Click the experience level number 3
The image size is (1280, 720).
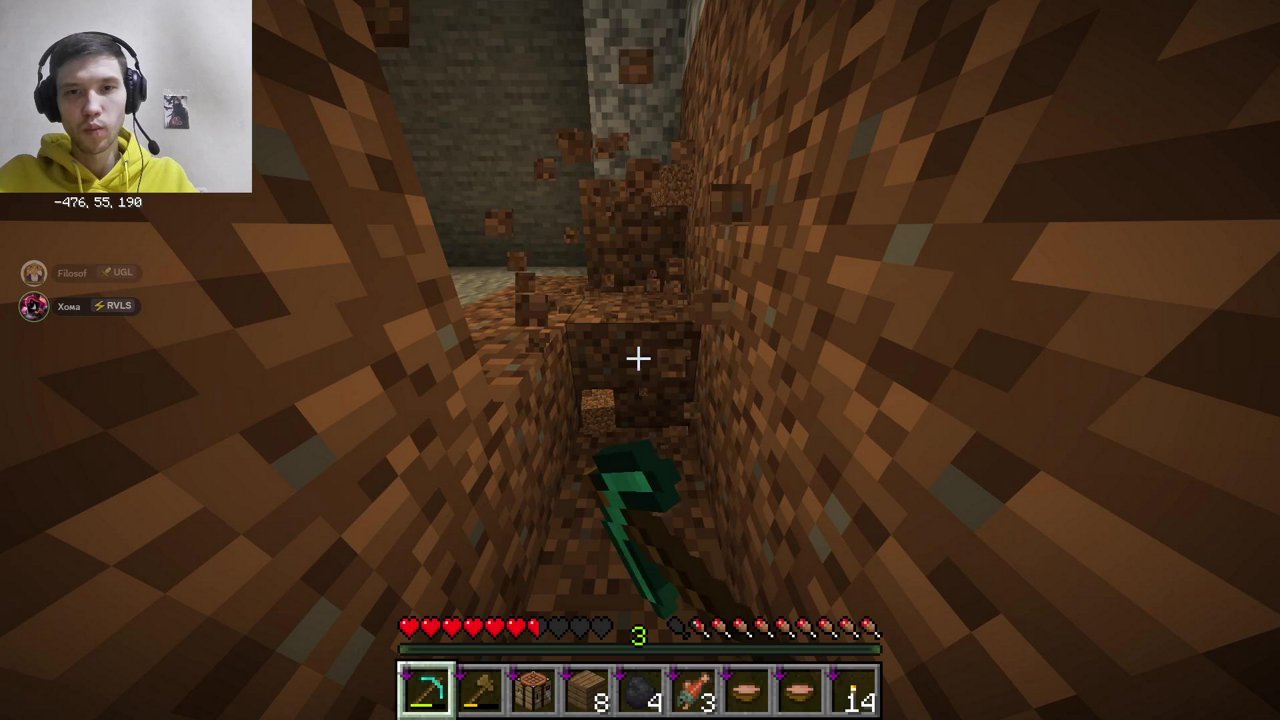639,635
